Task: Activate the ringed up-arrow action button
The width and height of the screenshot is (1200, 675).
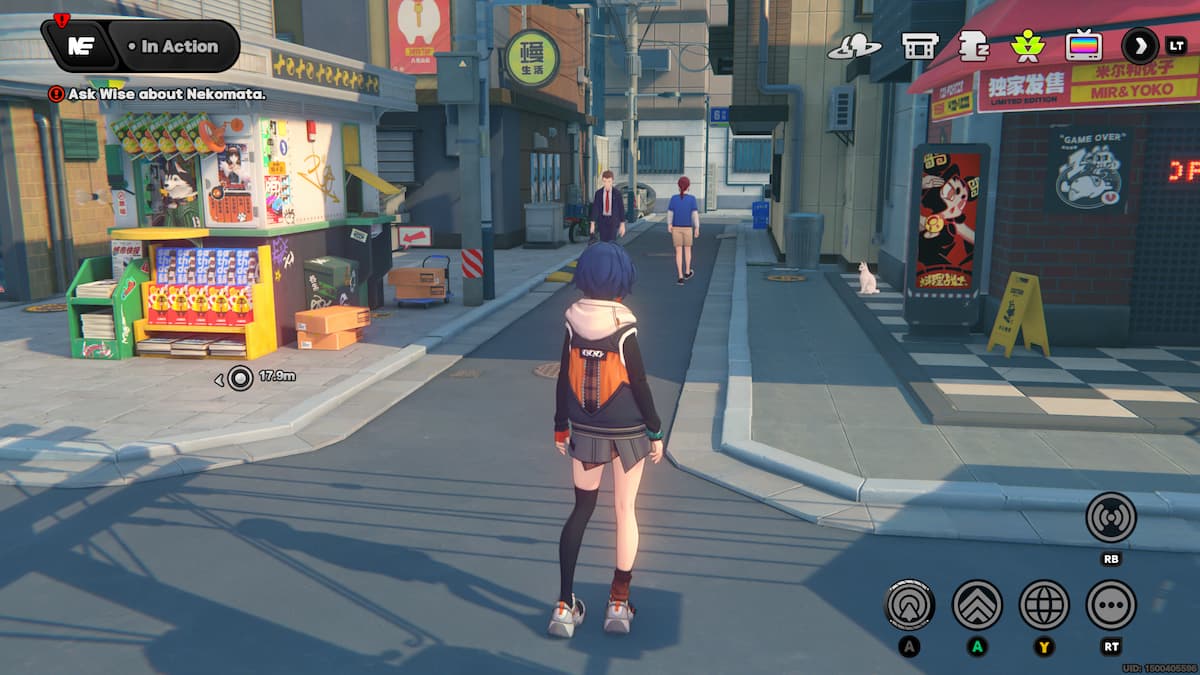Action: [910, 604]
